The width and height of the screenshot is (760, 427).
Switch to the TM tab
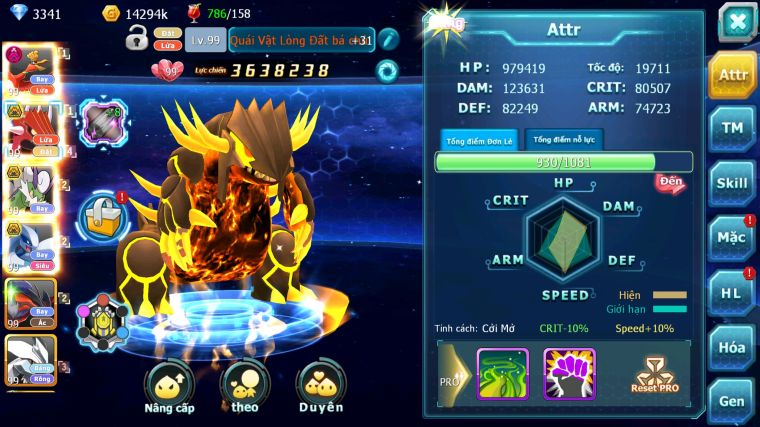click(x=733, y=129)
